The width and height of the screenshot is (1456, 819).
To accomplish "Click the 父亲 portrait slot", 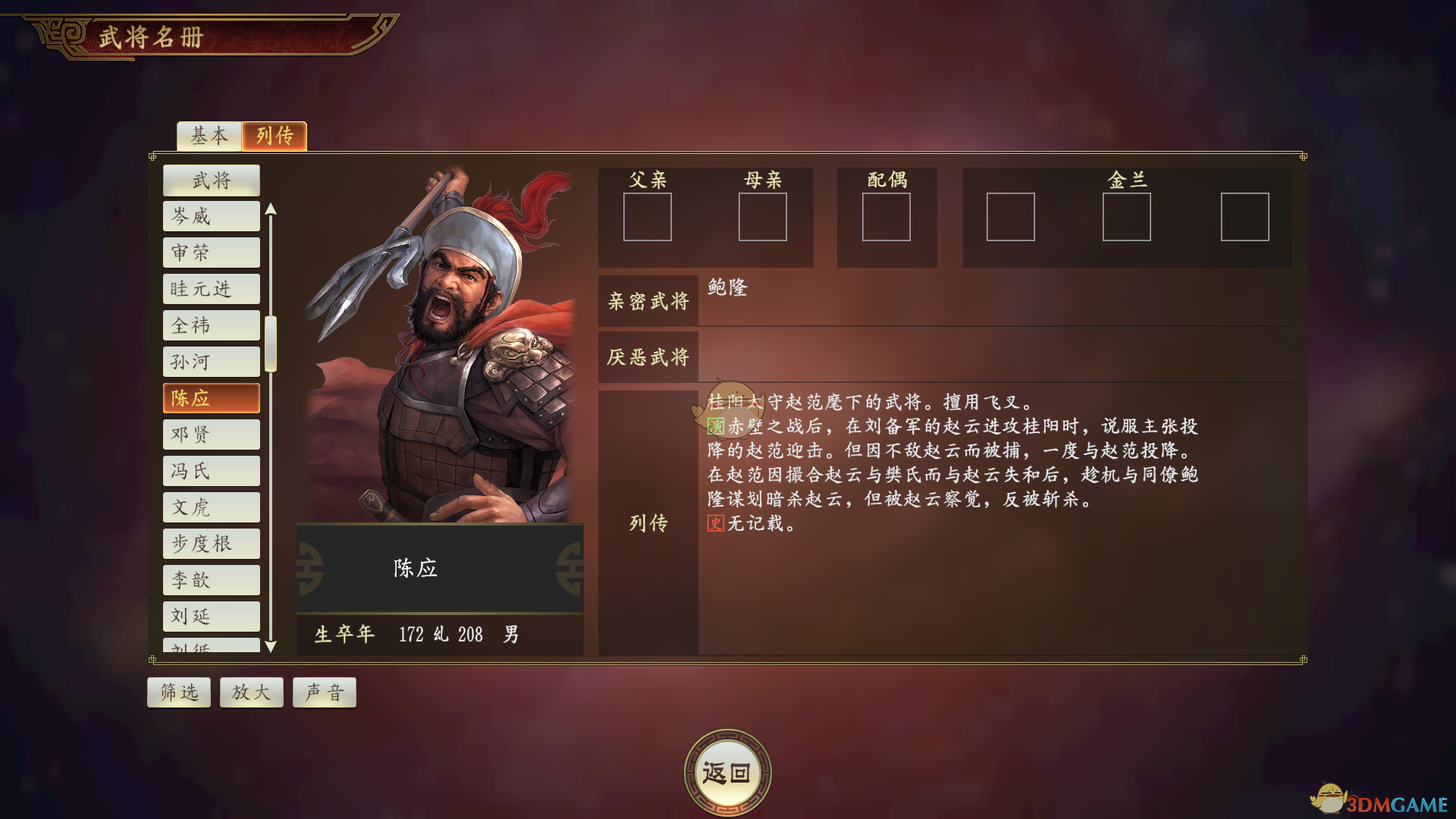I will point(648,217).
